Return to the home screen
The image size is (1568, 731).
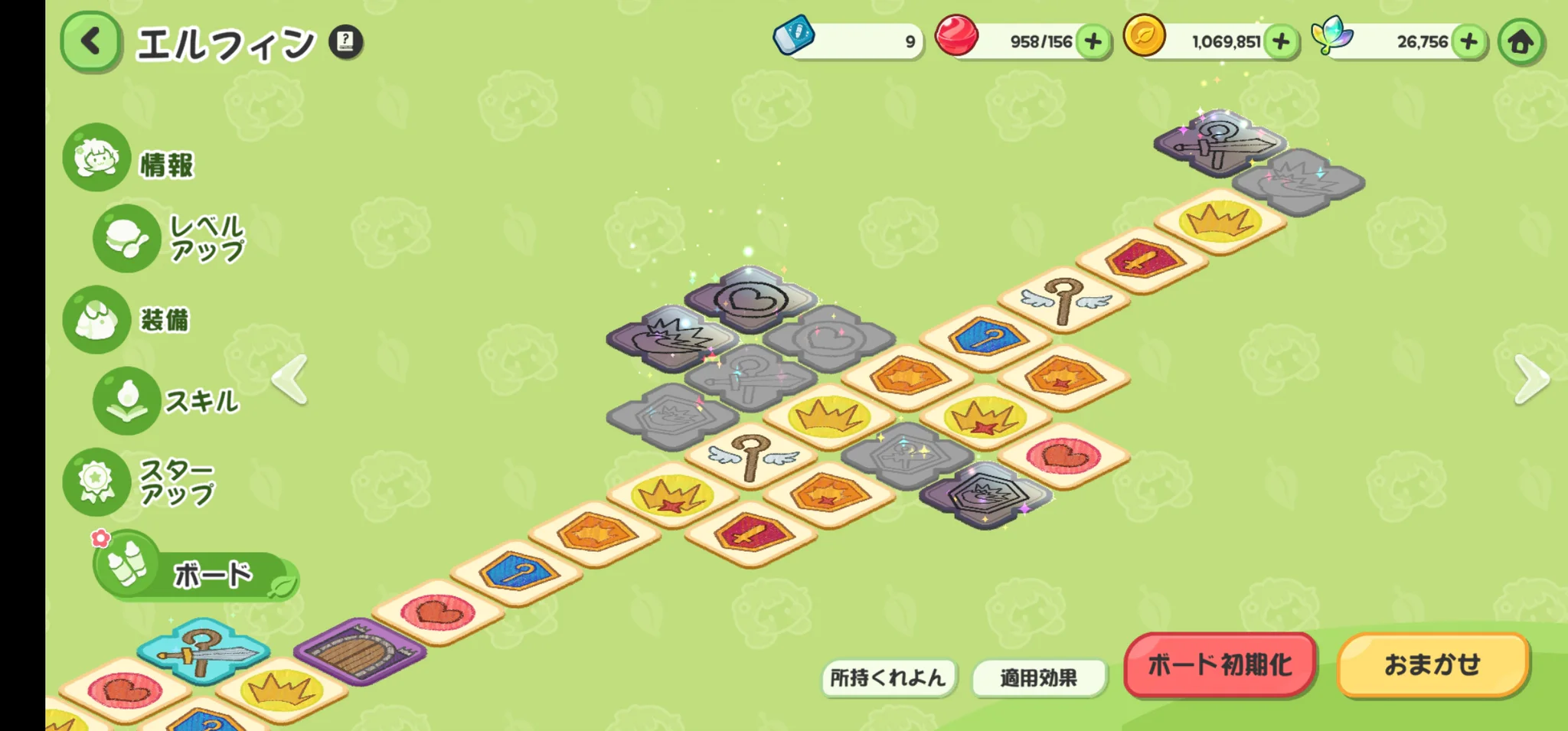(1521, 41)
